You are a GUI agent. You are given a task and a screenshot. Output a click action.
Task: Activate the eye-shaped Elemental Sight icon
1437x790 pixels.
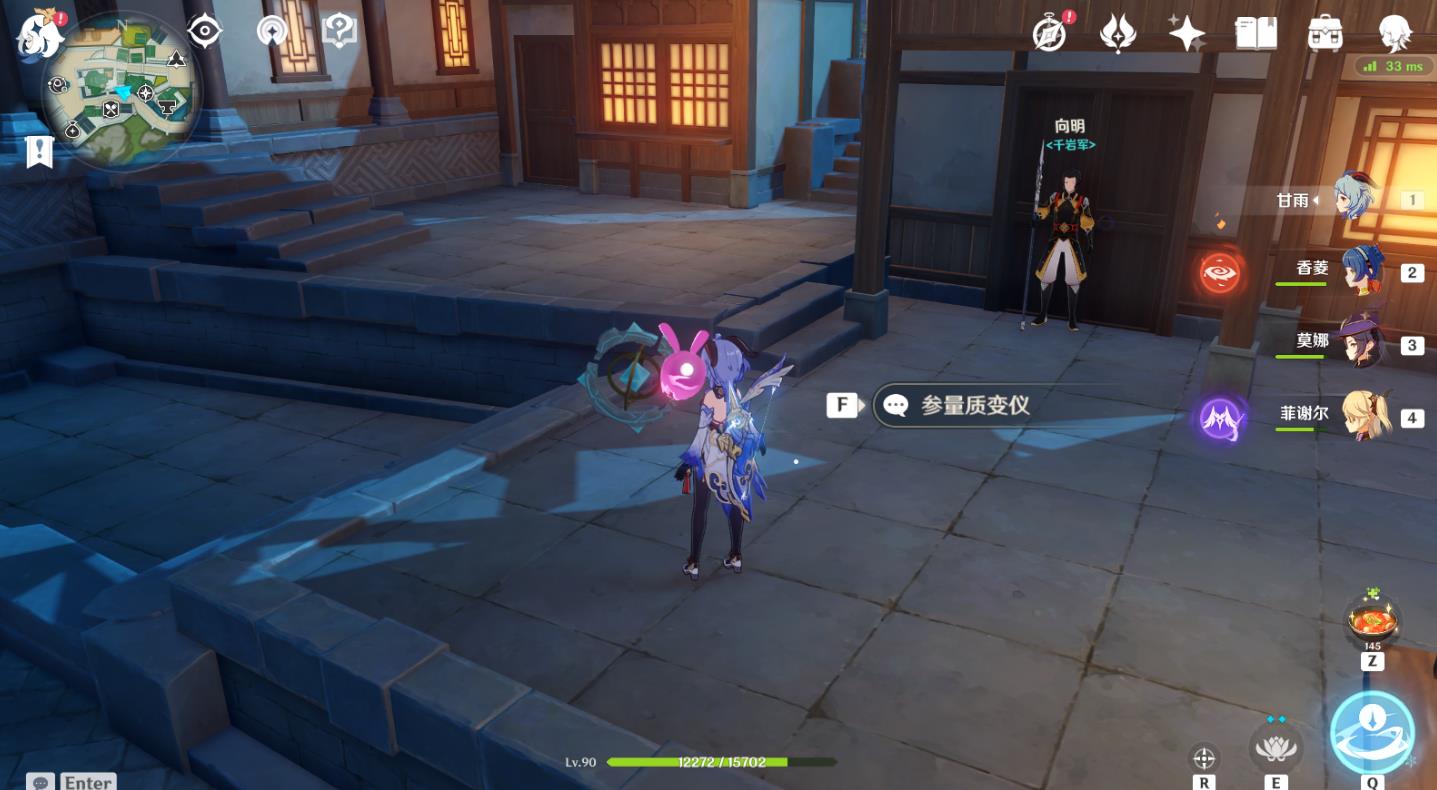pyautogui.click(x=204, y=32)
